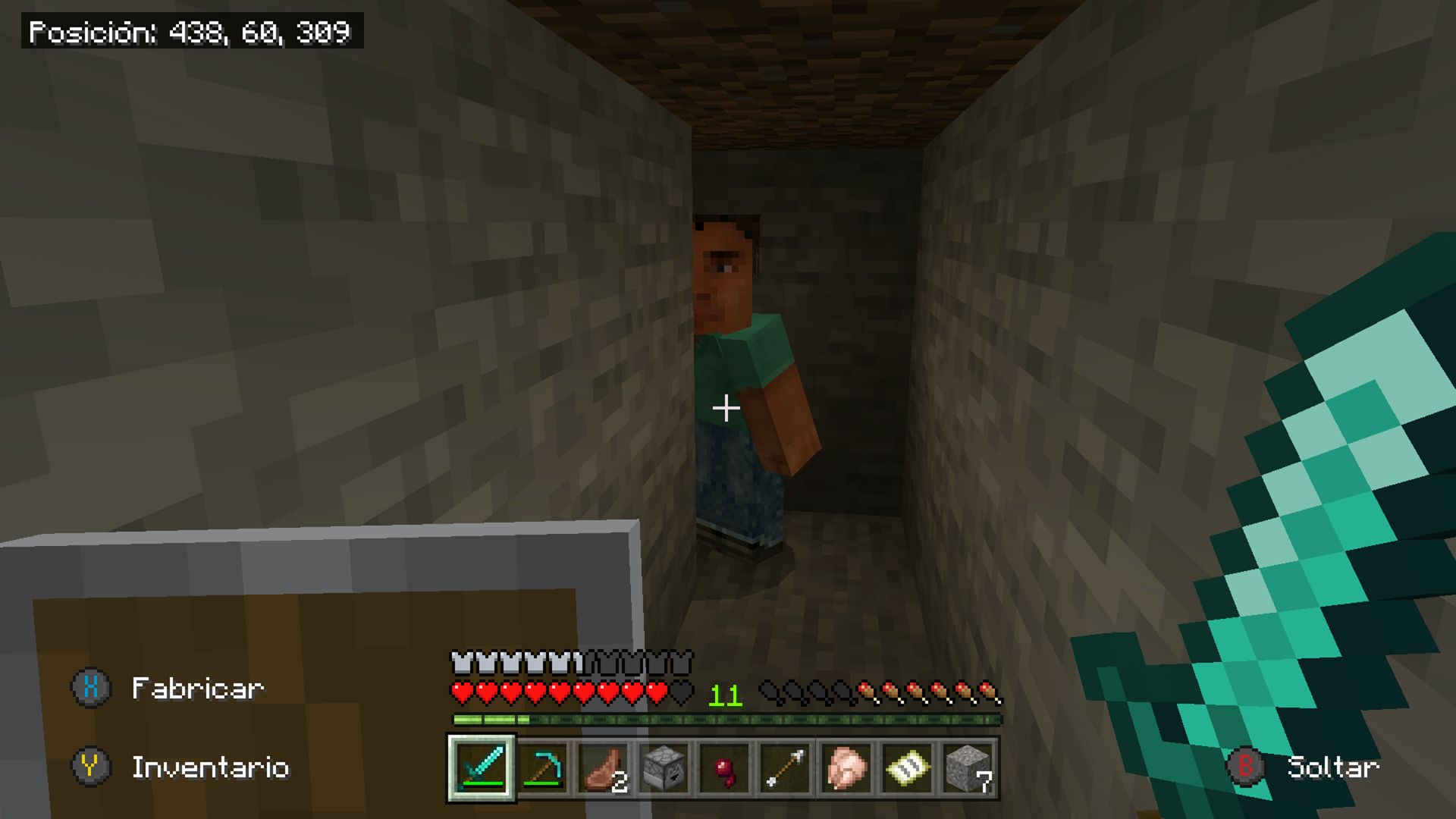The width and height of the screenshot is (1456, 819).
Task: Click the X controller button icon
Action: click(x=91, y=688)
